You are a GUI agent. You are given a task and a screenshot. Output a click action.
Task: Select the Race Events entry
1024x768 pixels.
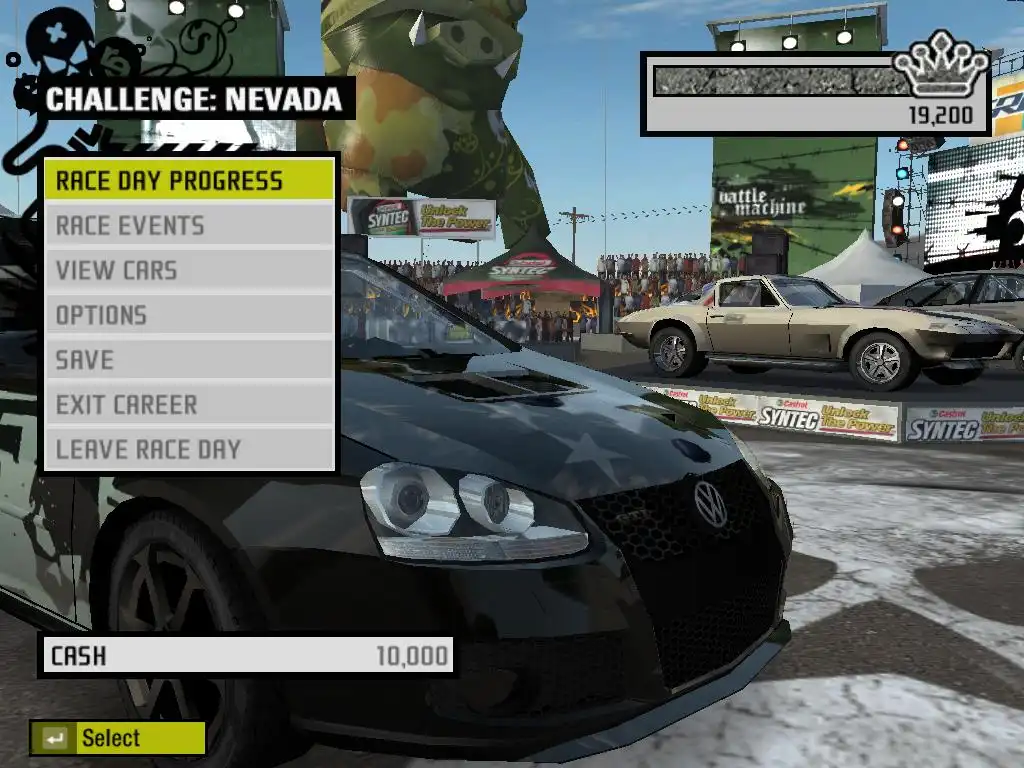coord(188,226)
